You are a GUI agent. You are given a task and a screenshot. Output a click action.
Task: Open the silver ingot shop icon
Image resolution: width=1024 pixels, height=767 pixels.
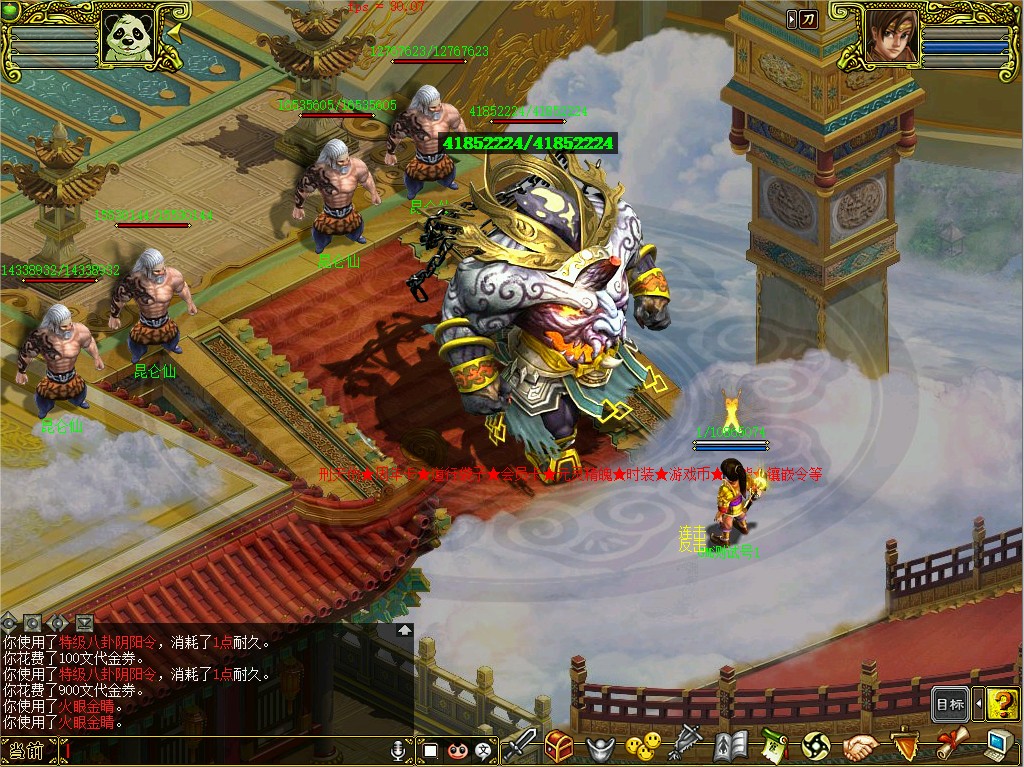pyautogui.click(x=599, y=746)
